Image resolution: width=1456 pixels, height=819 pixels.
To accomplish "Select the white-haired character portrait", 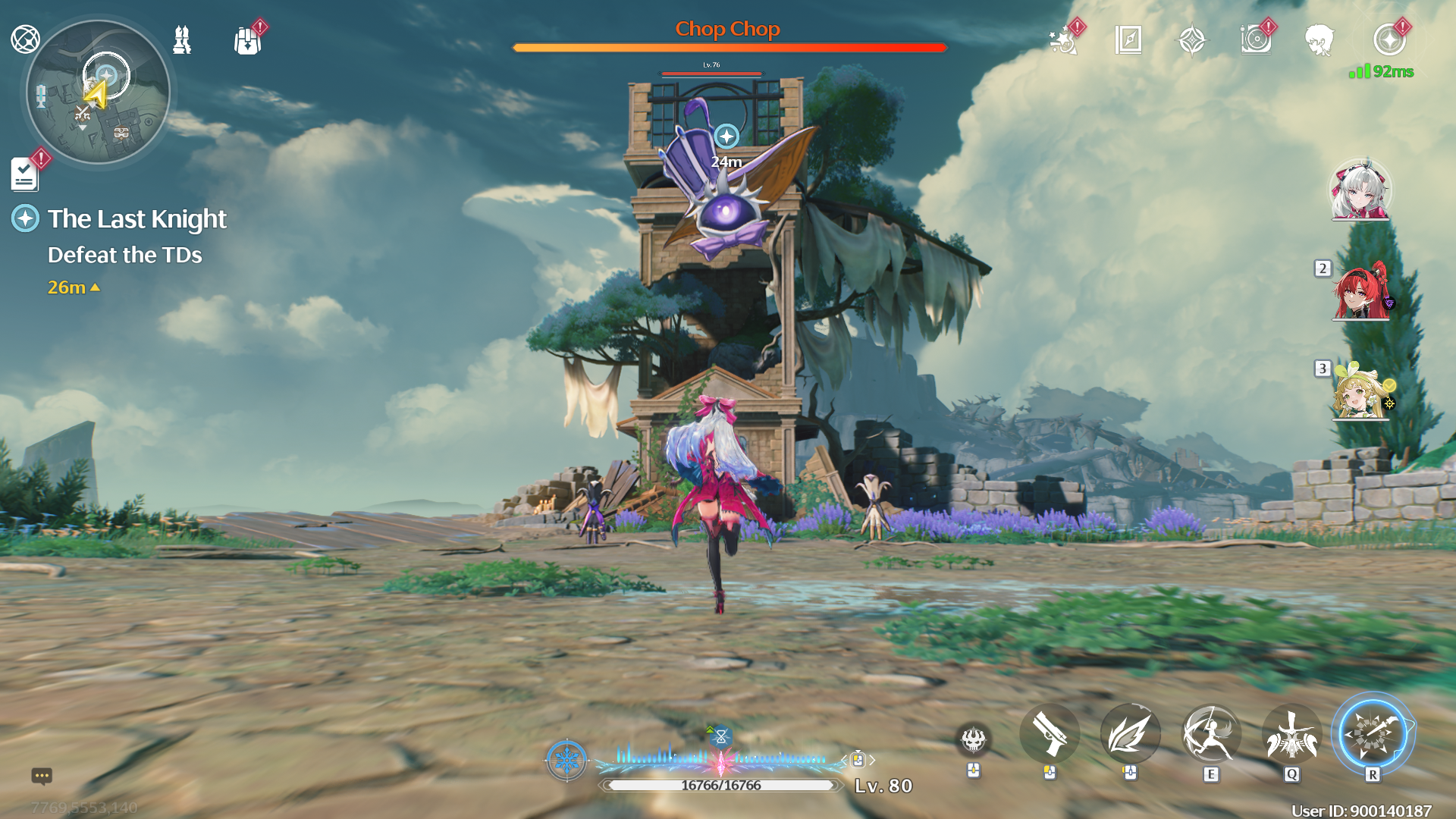I will [1360, 190].
